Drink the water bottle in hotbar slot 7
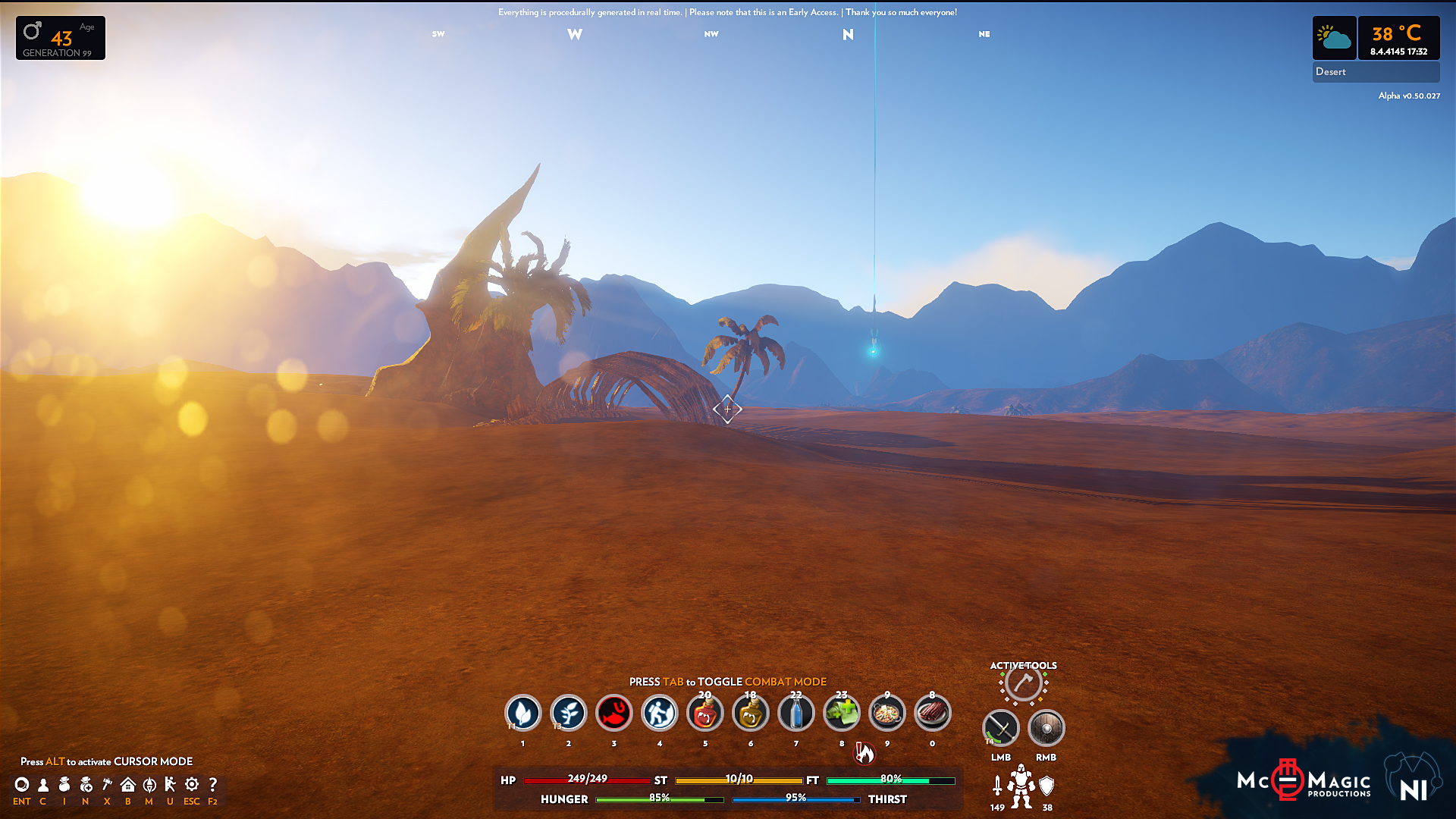Viewport: 1456px width, 819px height. point(796,713)
